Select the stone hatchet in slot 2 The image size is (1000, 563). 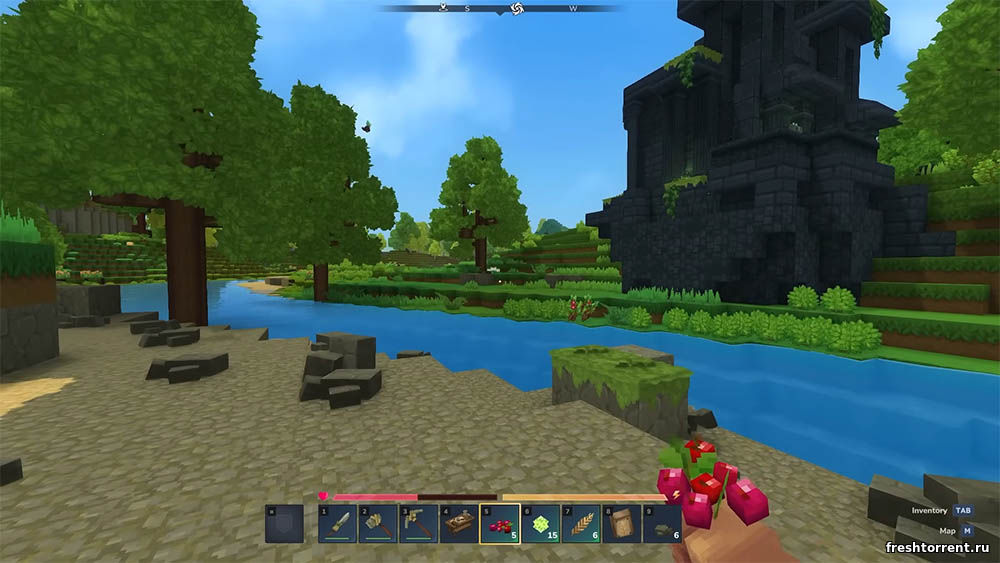click(378, 524)
